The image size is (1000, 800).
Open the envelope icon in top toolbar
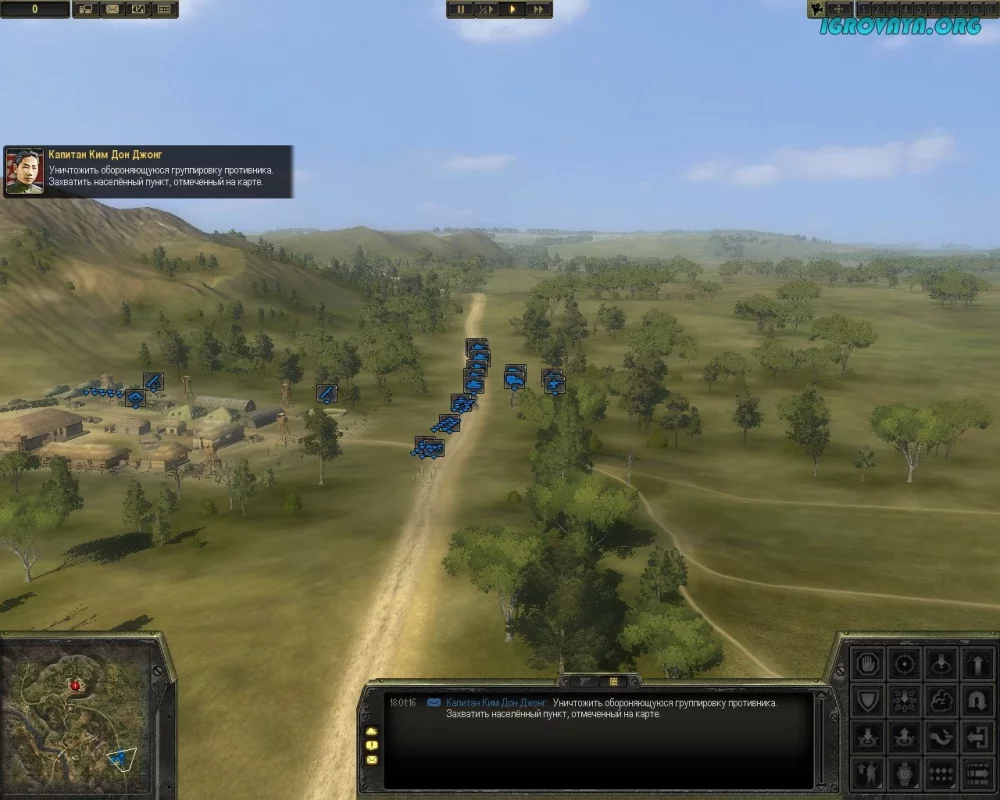112,9
